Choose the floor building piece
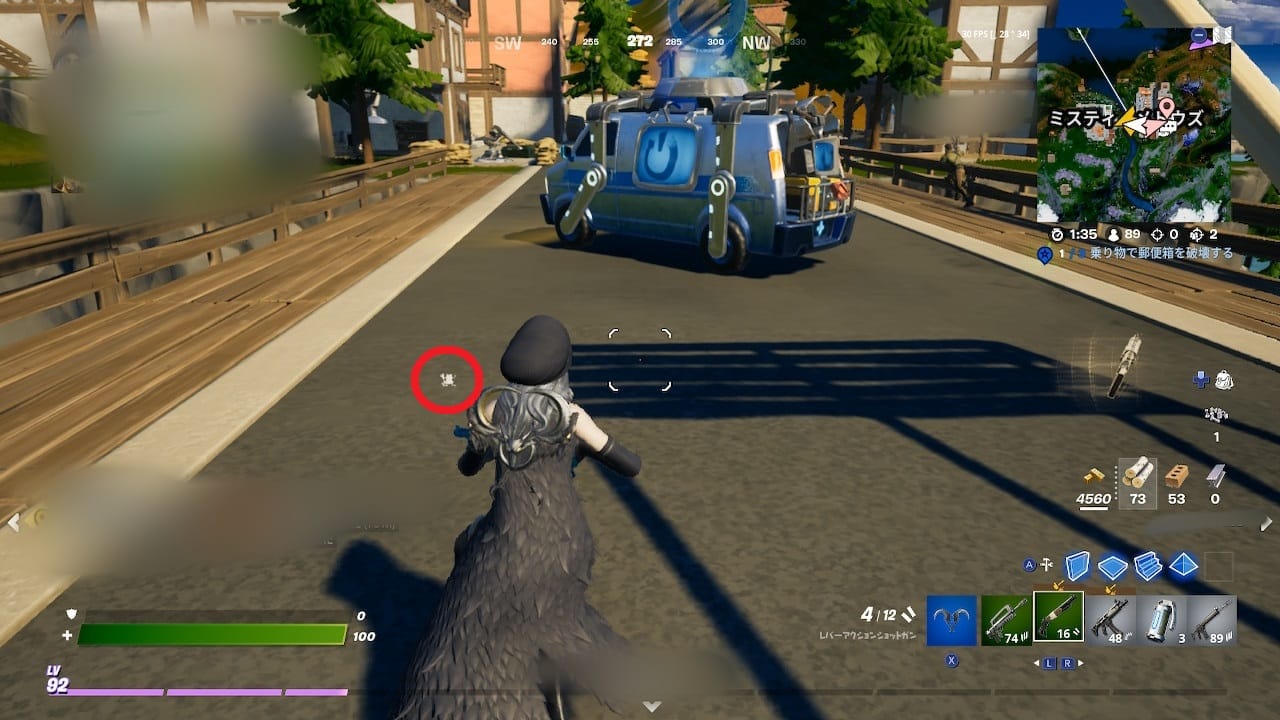This screenshot has width=1280, height=720. point(1113,567)
